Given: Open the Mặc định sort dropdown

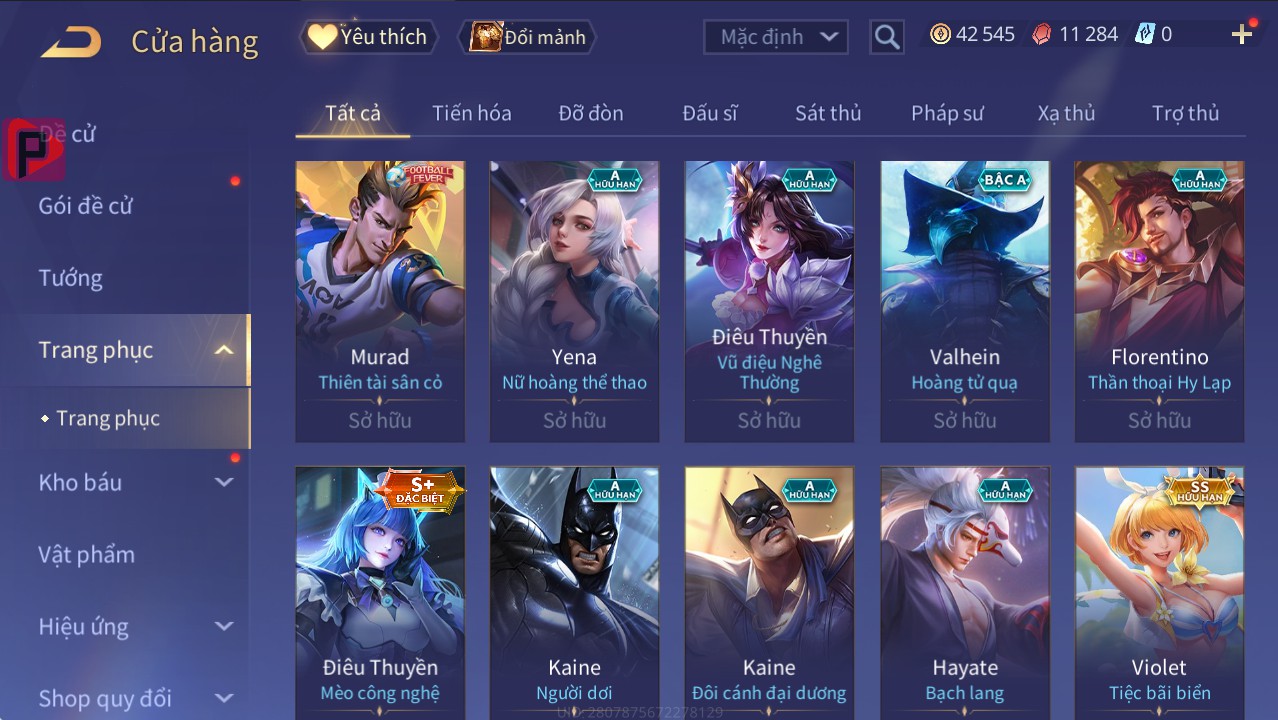Looking at the screenshot, I should tap(776, 37).
